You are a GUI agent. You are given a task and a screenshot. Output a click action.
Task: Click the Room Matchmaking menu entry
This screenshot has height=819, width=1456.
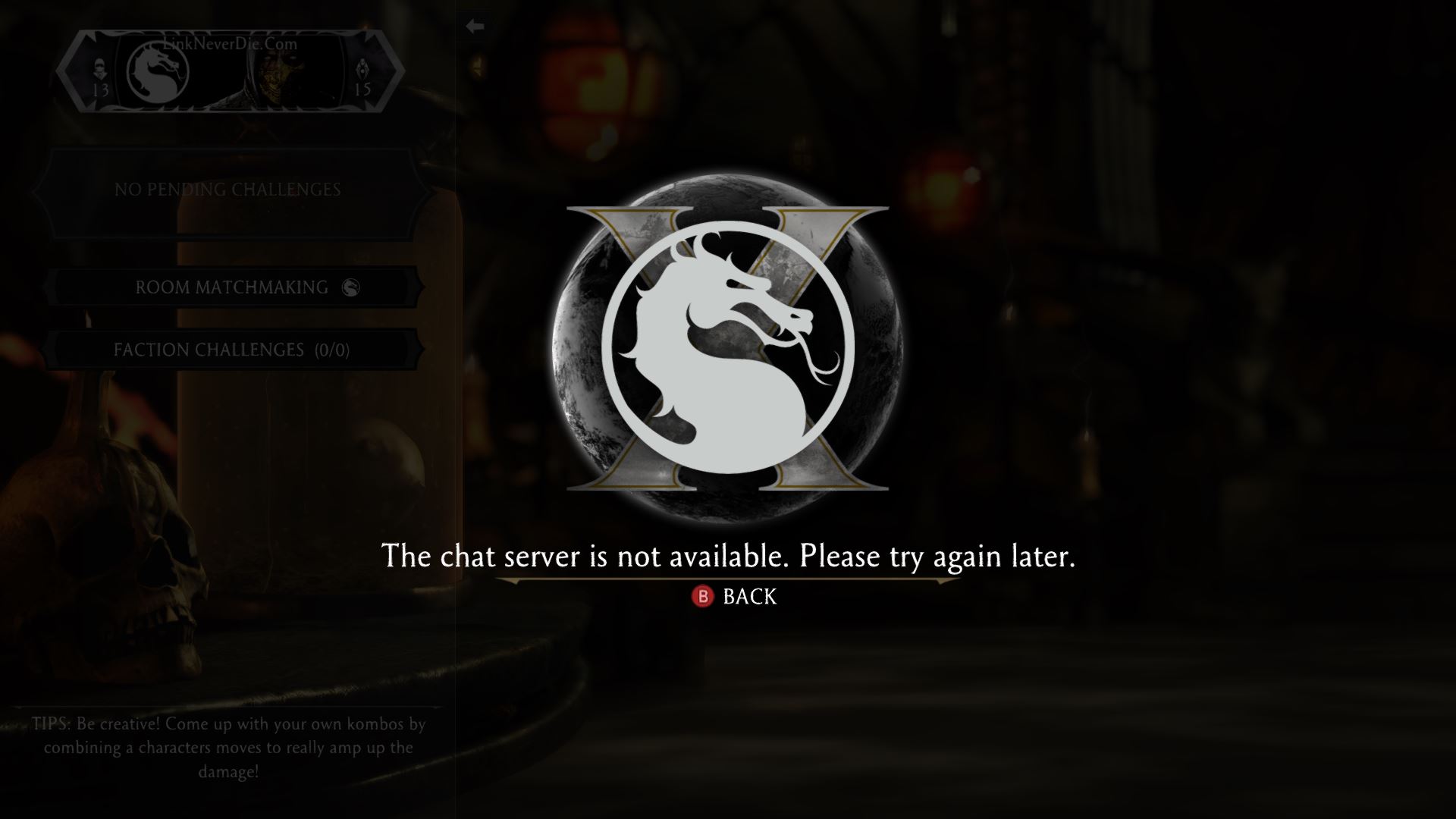pyautogui.click(x=227, y=288)
